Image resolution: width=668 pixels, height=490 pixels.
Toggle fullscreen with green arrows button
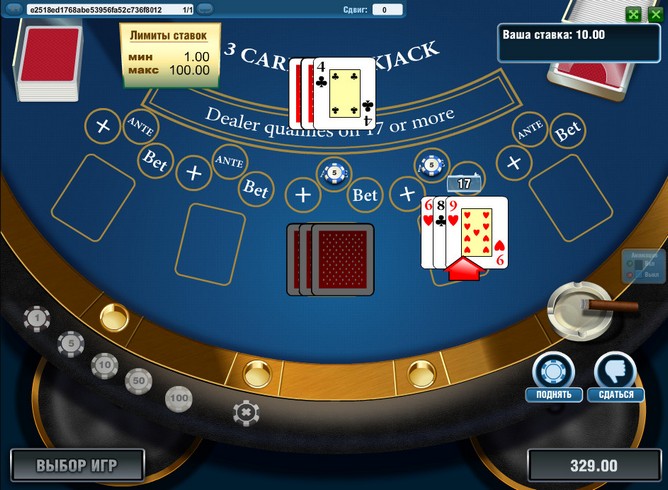pos(633,14)
